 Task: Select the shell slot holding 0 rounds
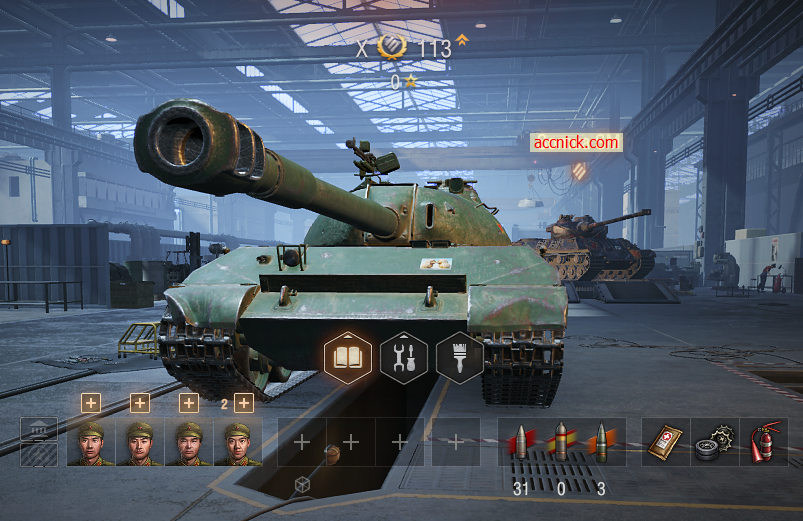[x=561, y=441]
